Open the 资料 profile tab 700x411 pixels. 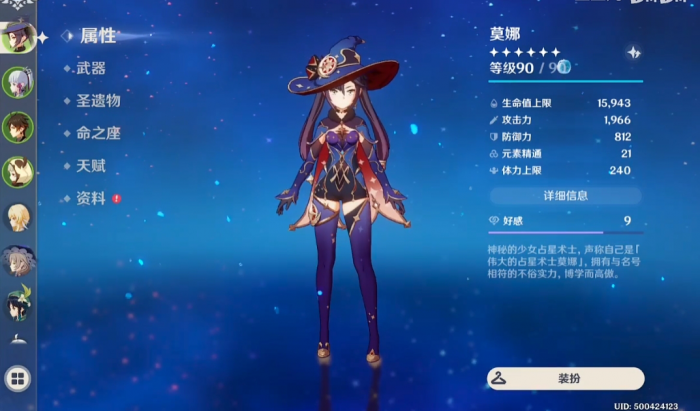point(90,198)
